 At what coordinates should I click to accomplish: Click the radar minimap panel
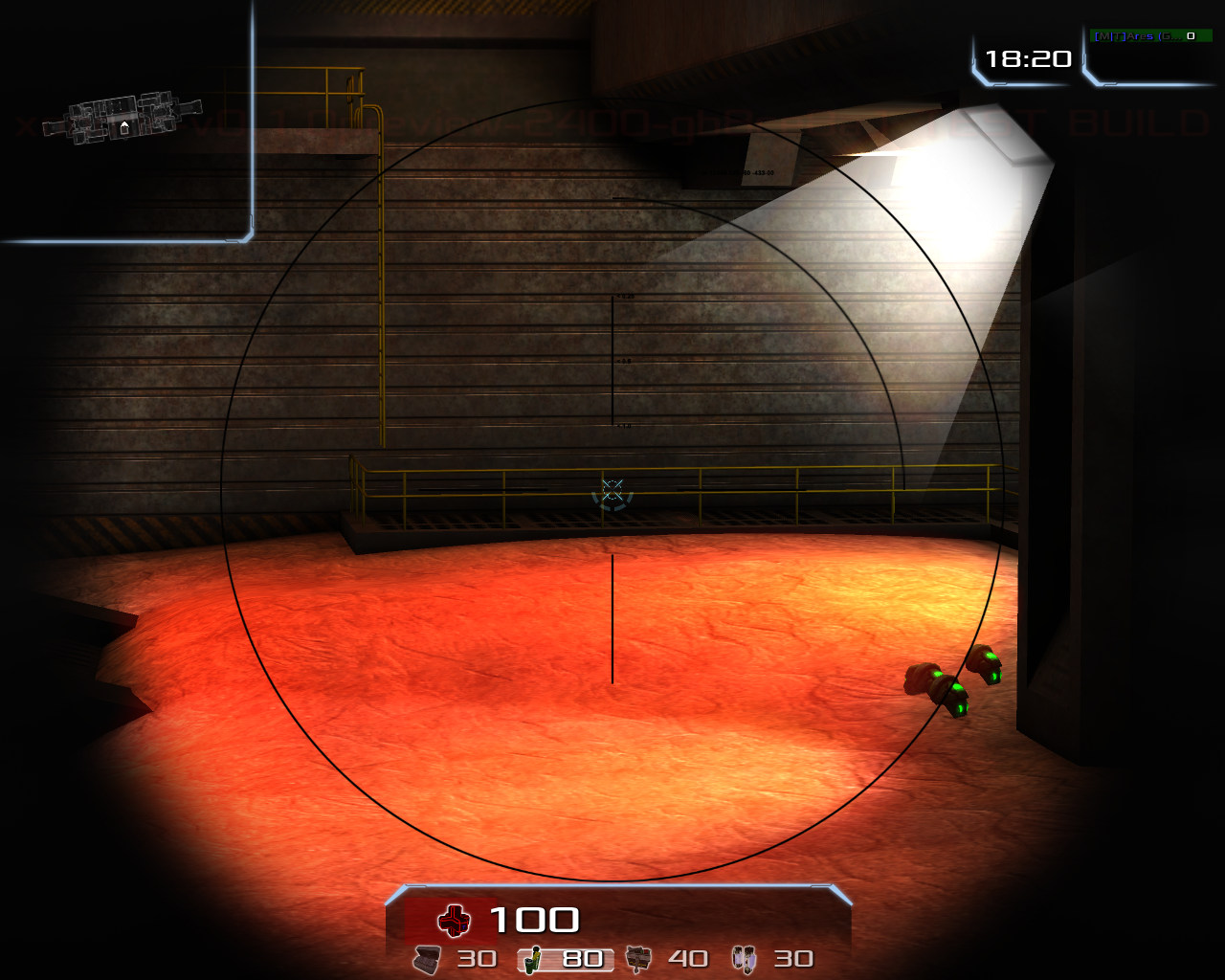(125, 120)
